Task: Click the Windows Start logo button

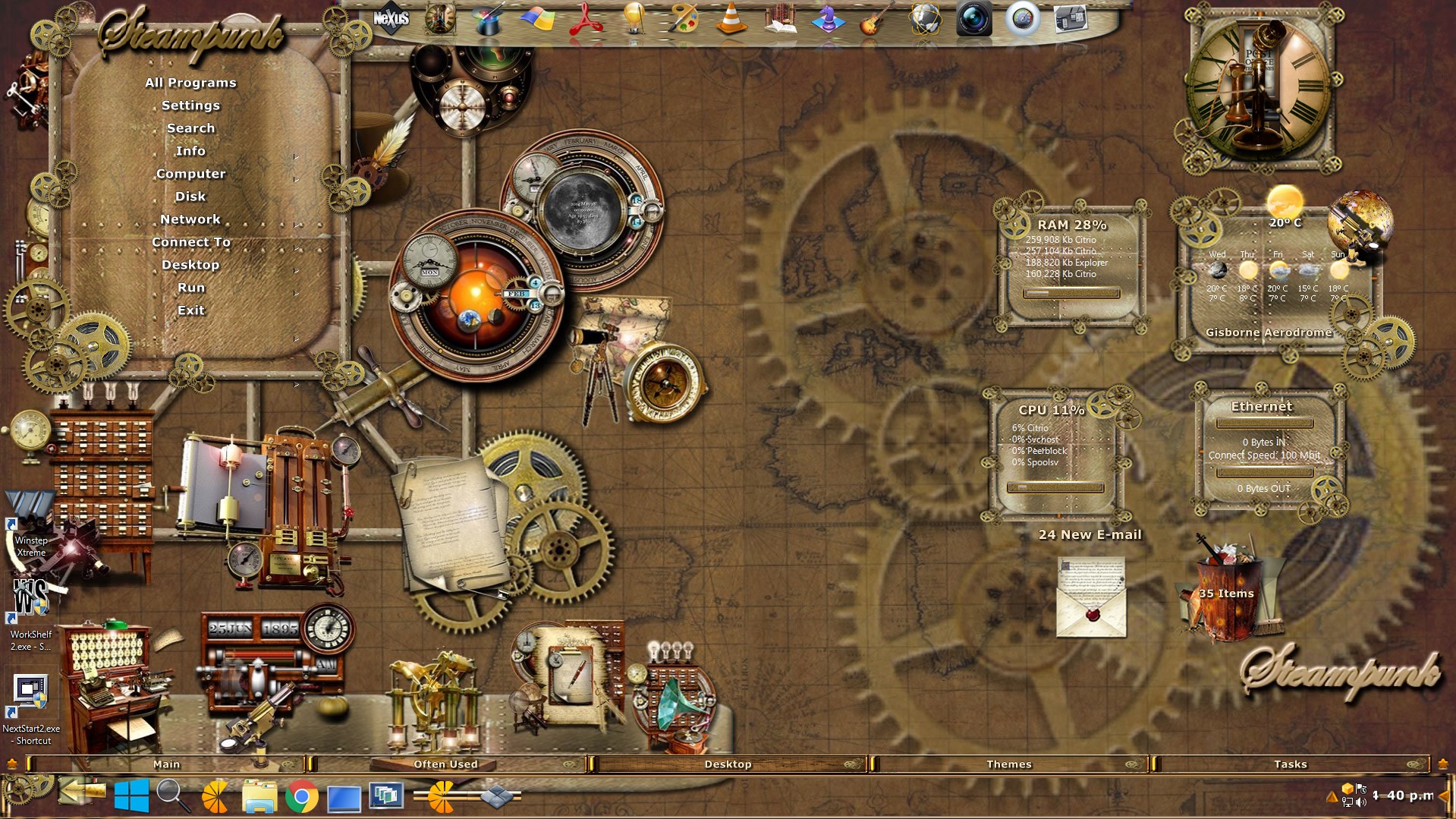Action: click(131, 797)
